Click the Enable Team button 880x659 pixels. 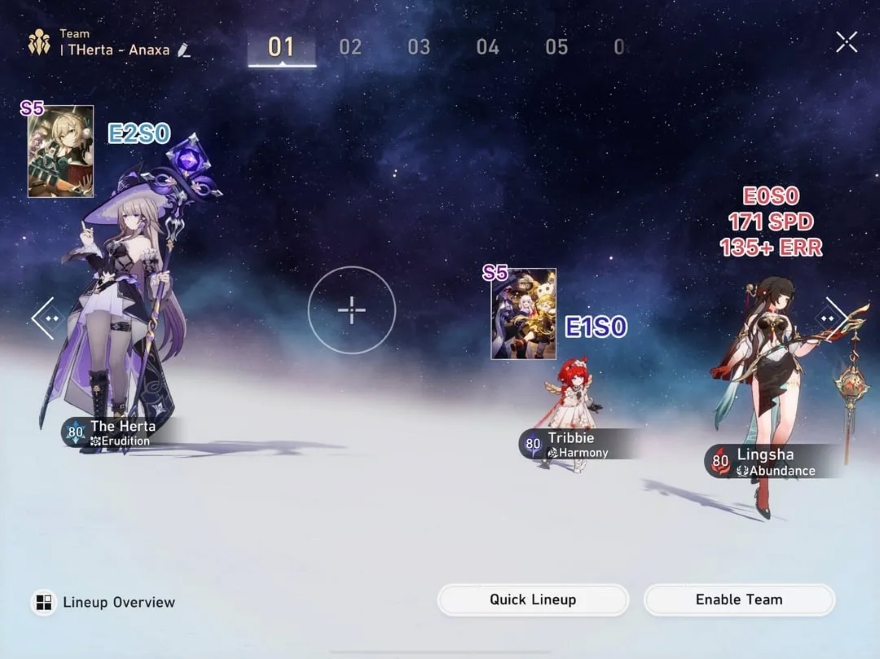click(739, 600)
